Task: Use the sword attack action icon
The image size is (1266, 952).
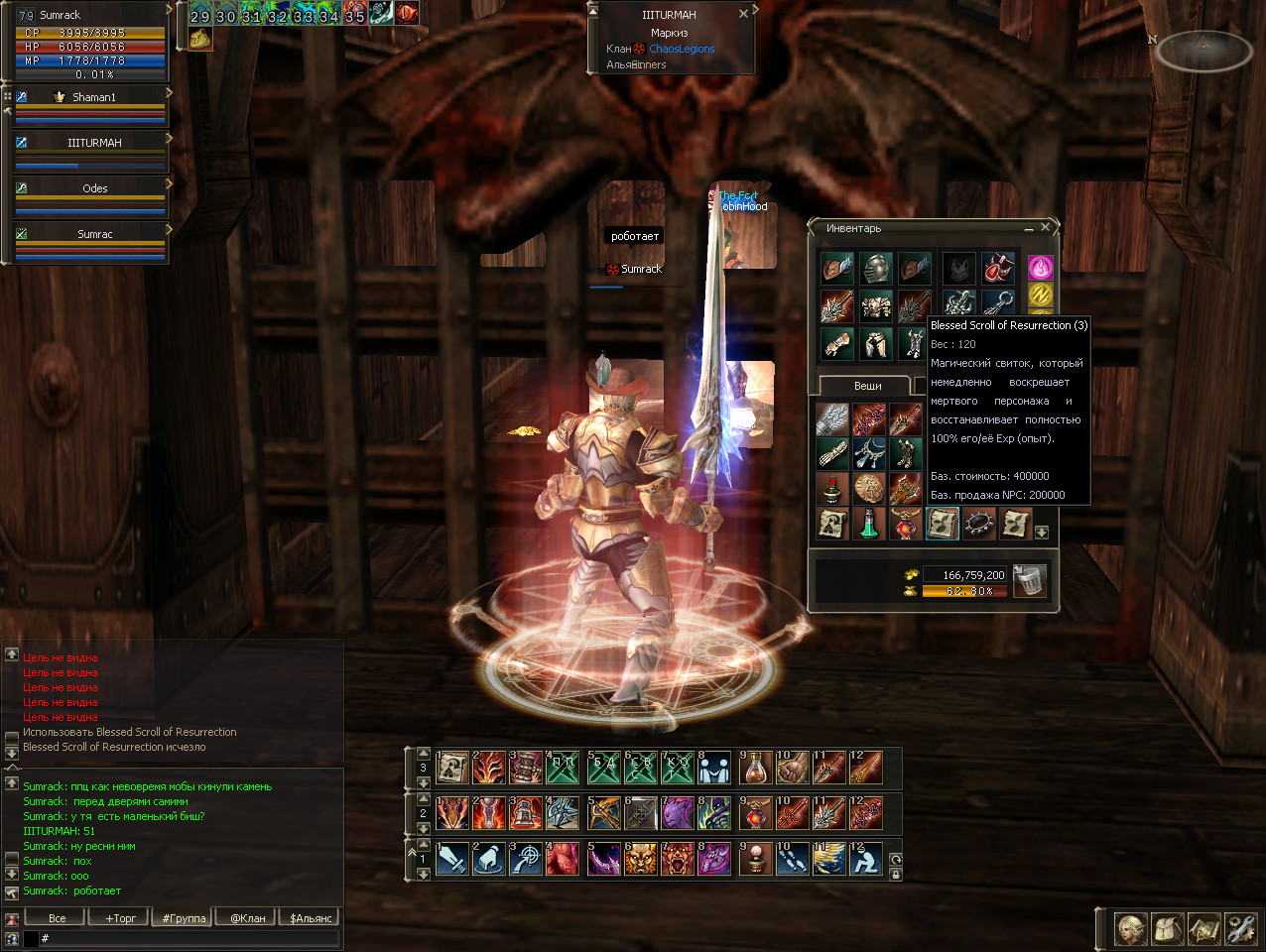Action: coord(451,859)
